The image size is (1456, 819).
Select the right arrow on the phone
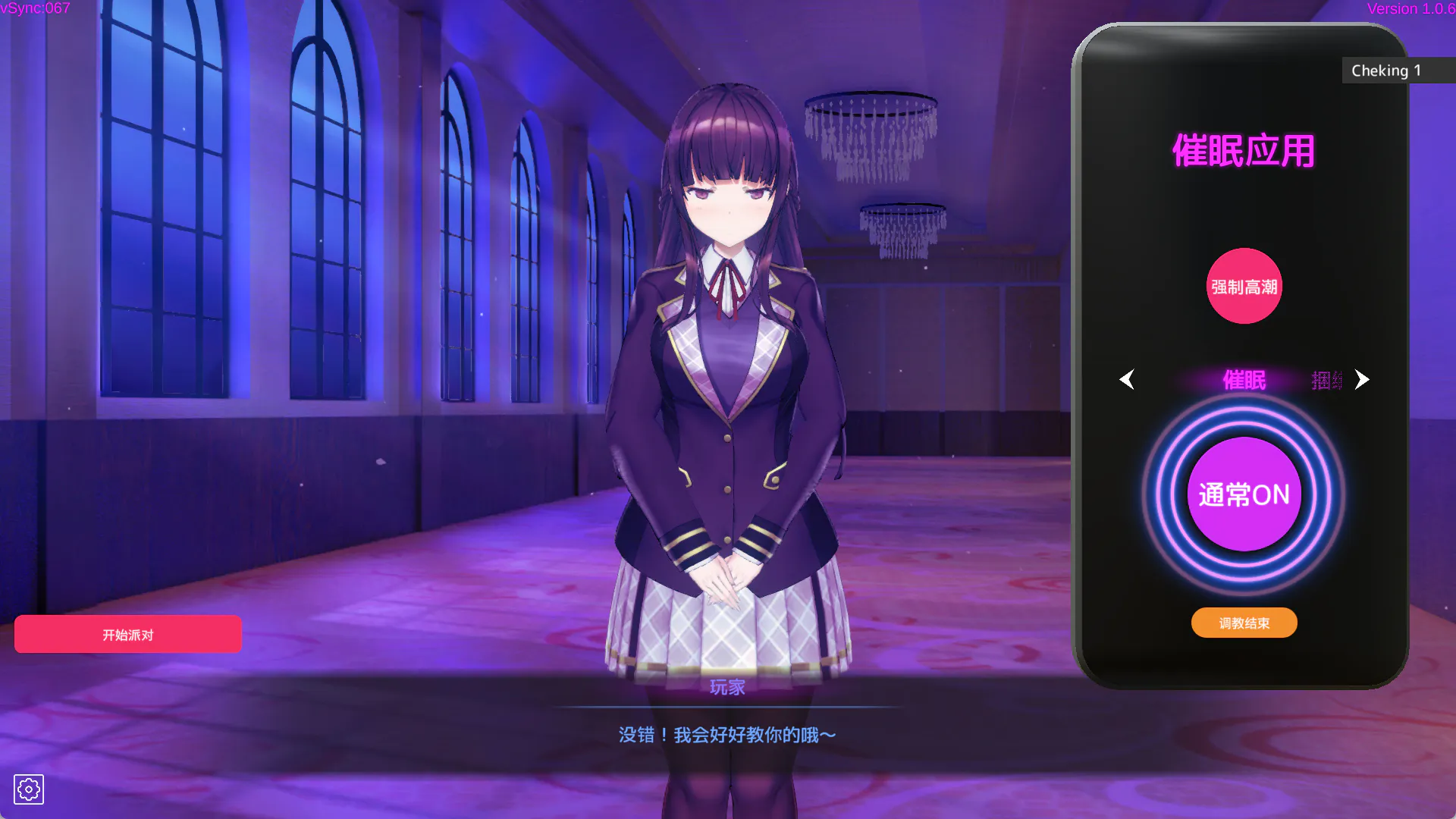pyautogui.click(x=1362, y=379)
